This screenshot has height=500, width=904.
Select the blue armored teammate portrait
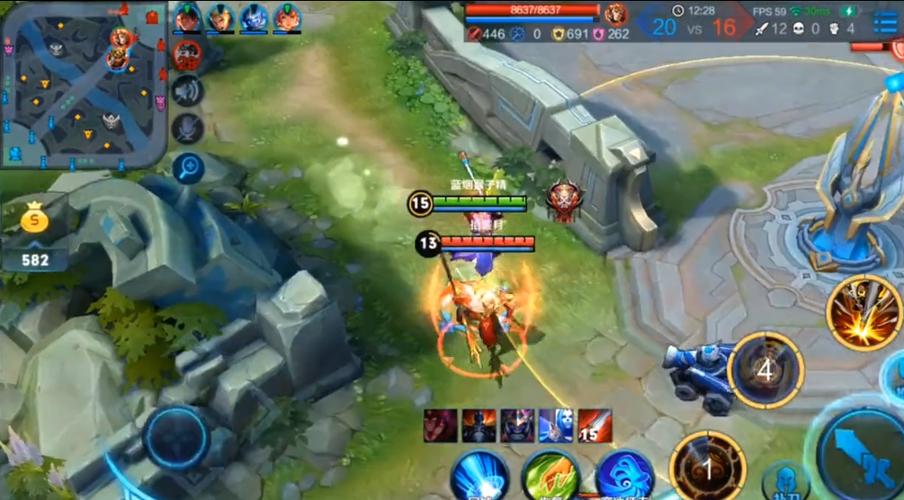pos(253,18)
